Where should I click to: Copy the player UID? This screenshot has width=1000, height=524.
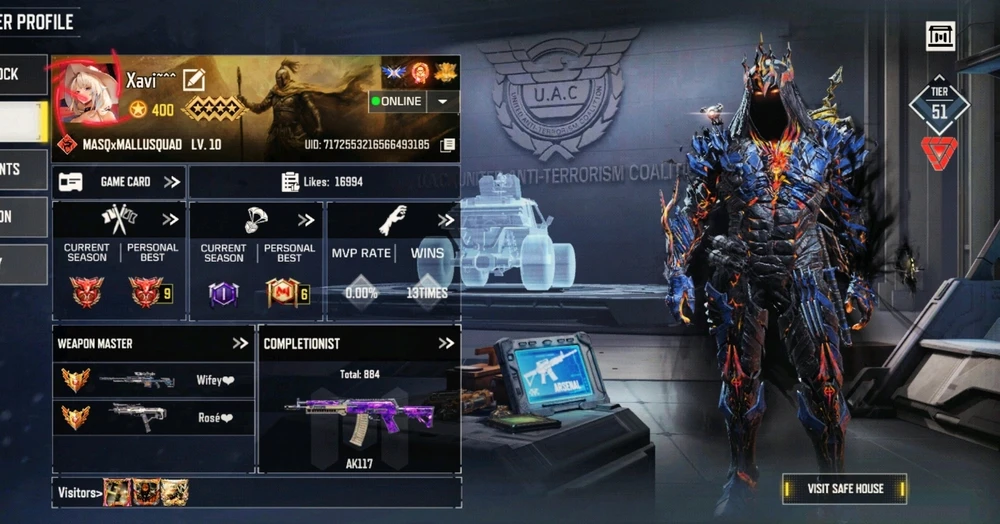coord(448,145)
